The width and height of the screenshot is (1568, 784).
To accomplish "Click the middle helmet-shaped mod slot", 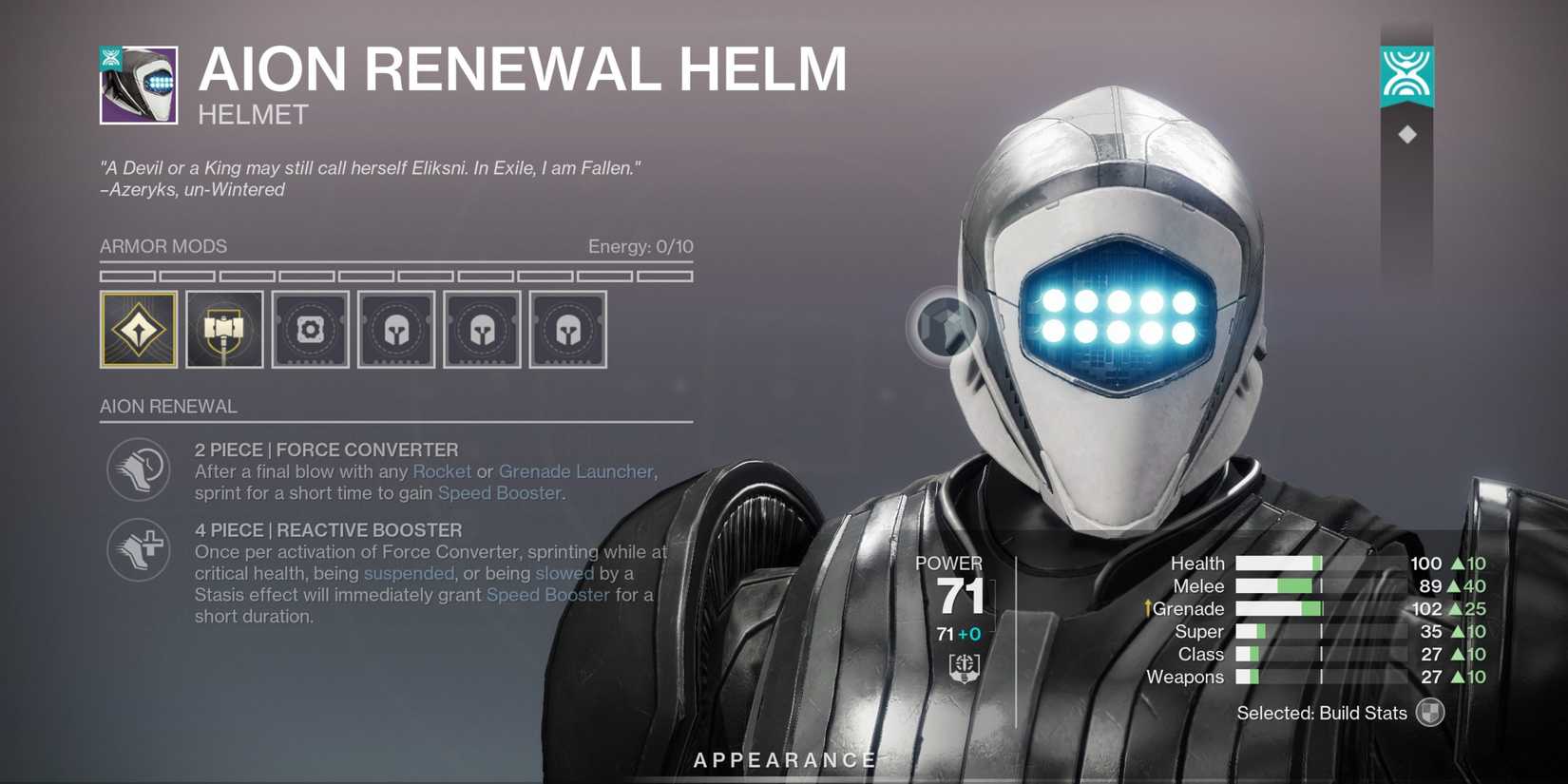I will [x=482, y=329].
